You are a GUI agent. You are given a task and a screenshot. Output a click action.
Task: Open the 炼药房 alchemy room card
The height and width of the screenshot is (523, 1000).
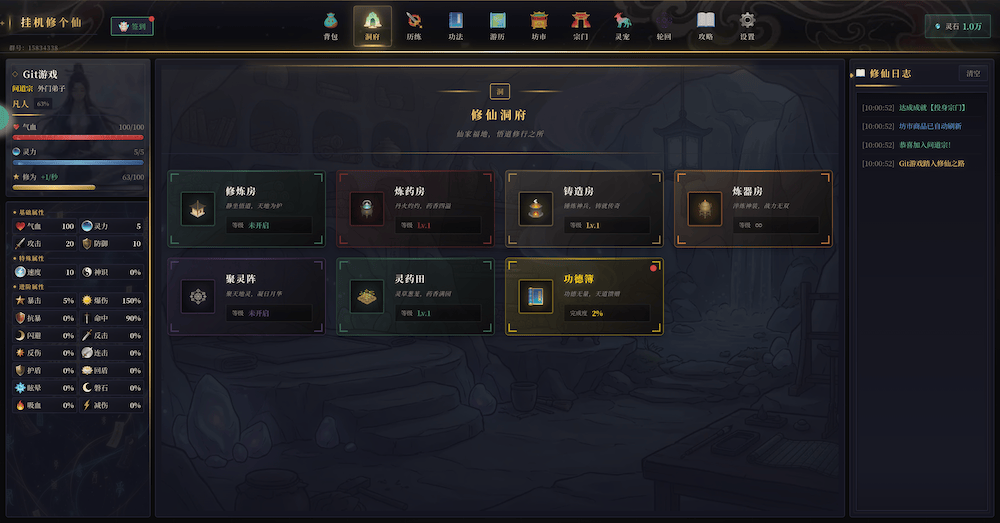click(x=416, y=208)
